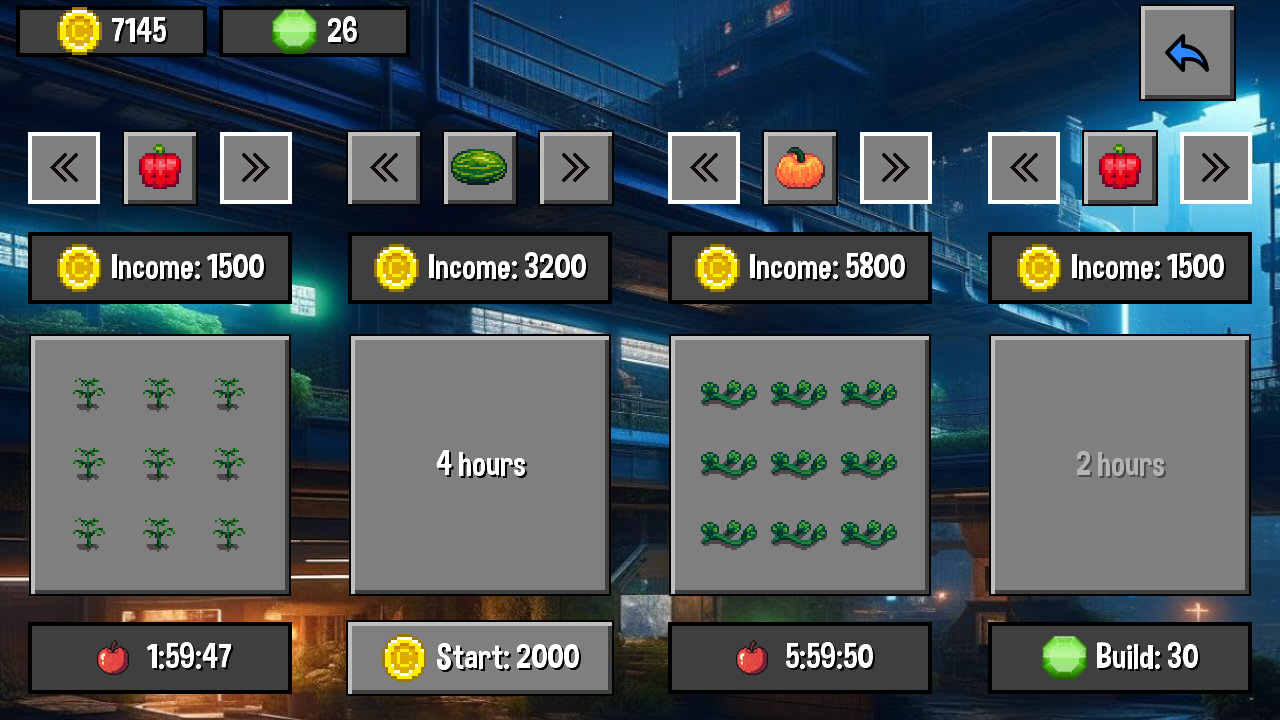Screen dimensions: 1280x720
Task: Select the red pepper crop icon on plot one
Action: pyautogui.click(x=160, y=167)
